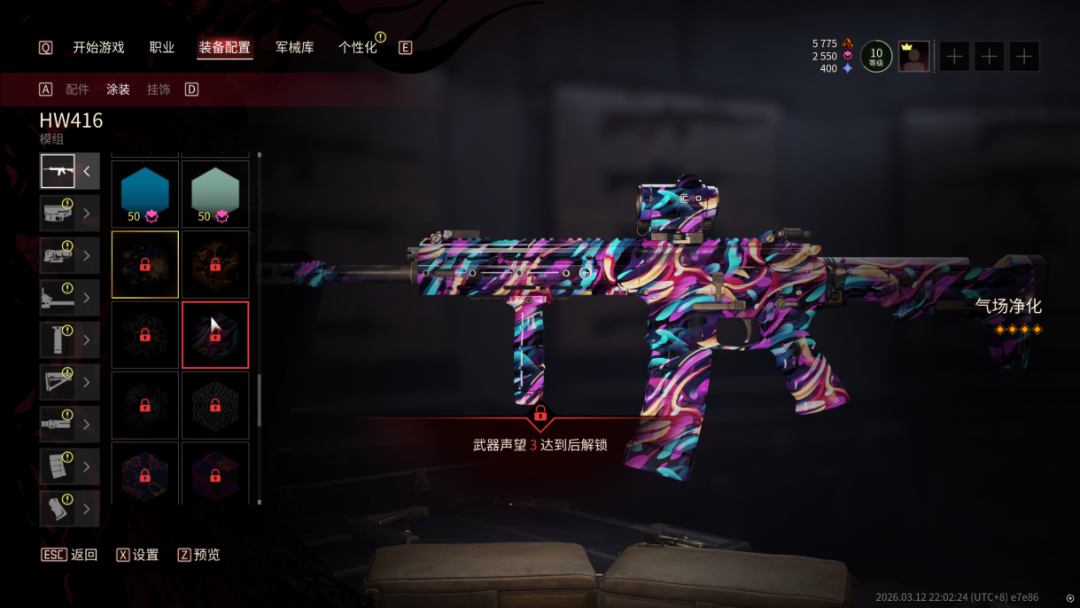The image size is (1080, 608).
Task: Open the 开始游戏 tab
Action: pyautogui.click(x=98, y=47)
